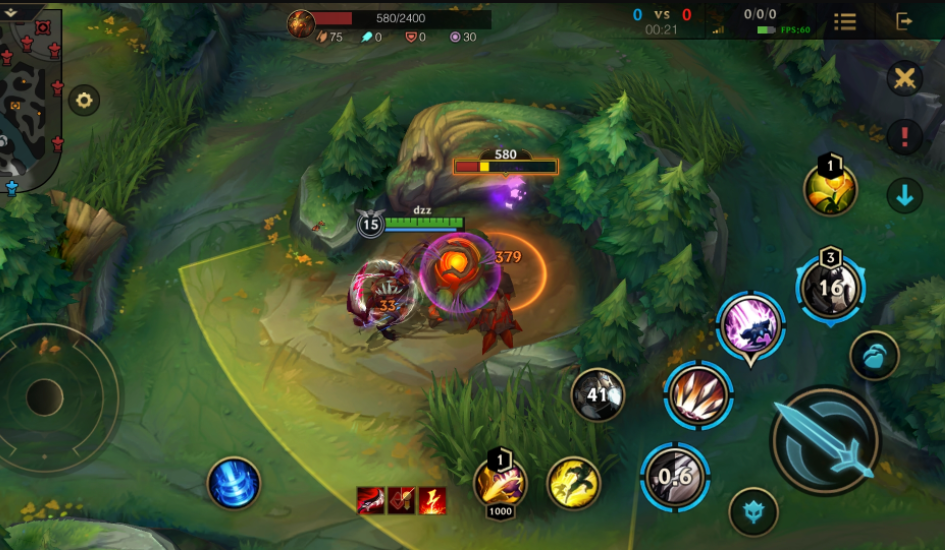Image resolution: width=945 pixels, height=550 pixels.
Task: Click the virtual movement joystick
Action: [45, 397]
